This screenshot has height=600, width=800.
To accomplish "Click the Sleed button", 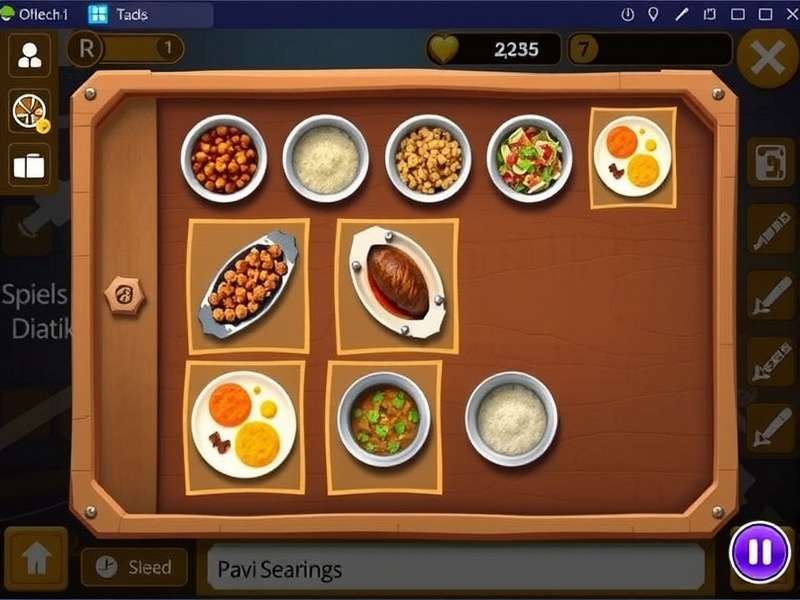I will tap(134, 567).
